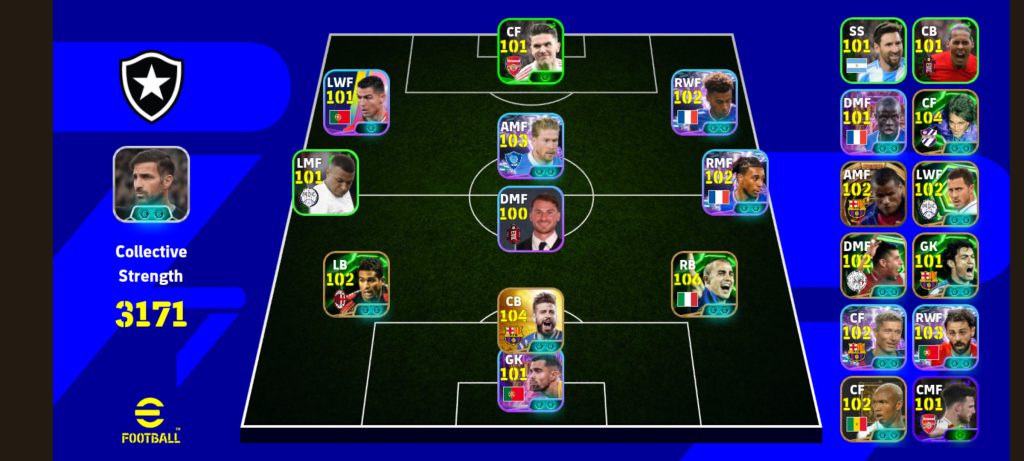Open the manager portrait card
Viewport: 1024px width, 461px height.
(x=151, y=185)
